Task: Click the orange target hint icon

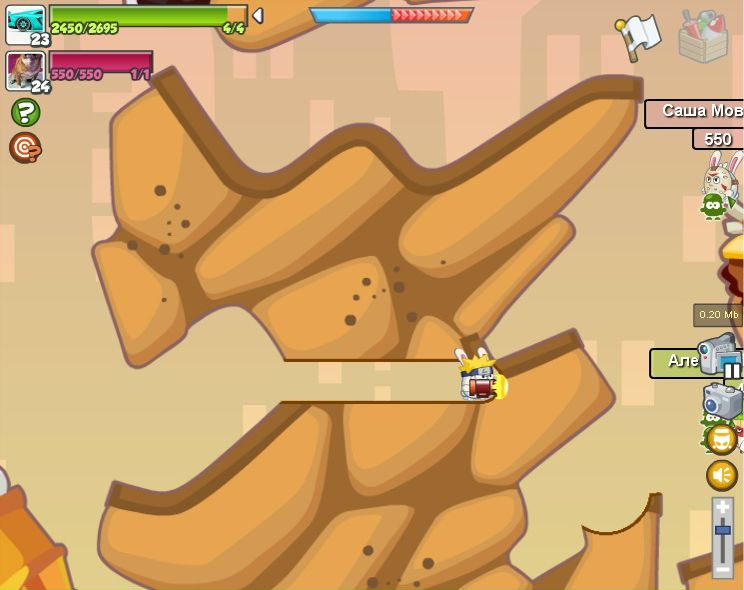Action: click(x=24, y=148)
